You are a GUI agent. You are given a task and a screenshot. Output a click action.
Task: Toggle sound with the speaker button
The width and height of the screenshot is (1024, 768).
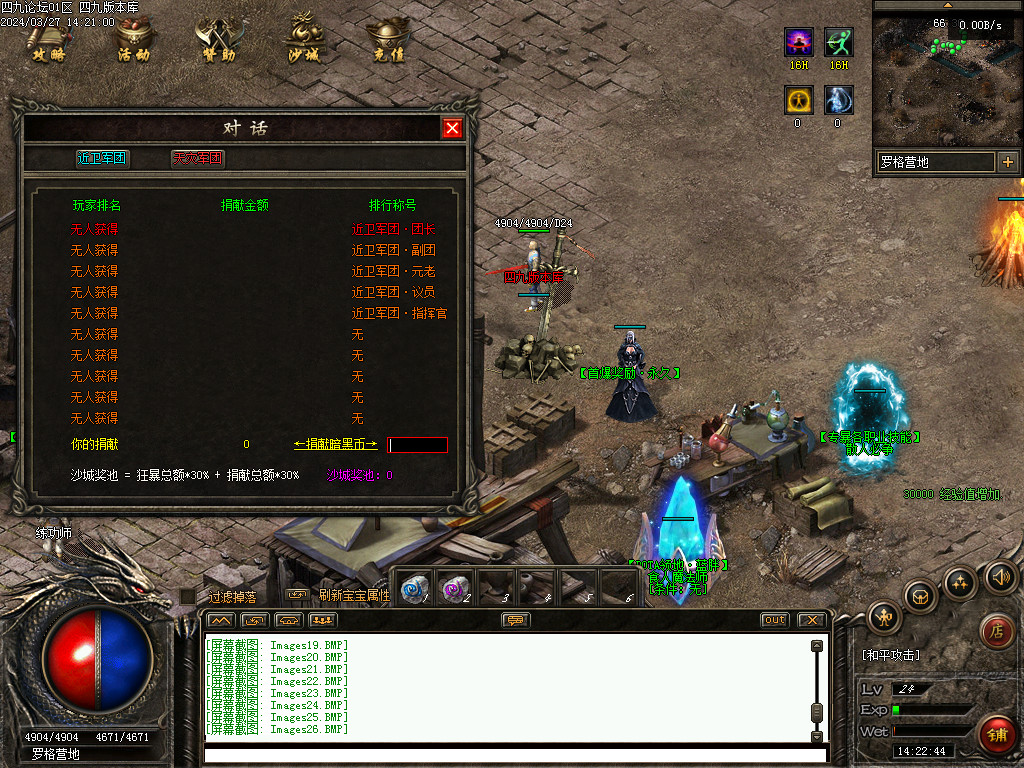(x=1000, y=576)
